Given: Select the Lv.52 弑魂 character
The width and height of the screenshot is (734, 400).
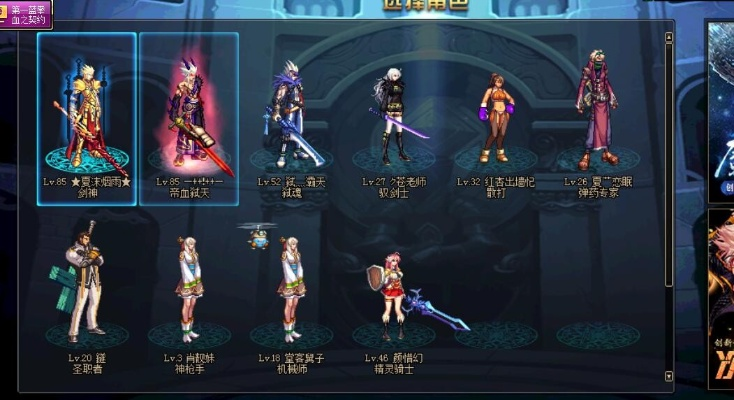Looking at the screenshot, I should point(291,115).
